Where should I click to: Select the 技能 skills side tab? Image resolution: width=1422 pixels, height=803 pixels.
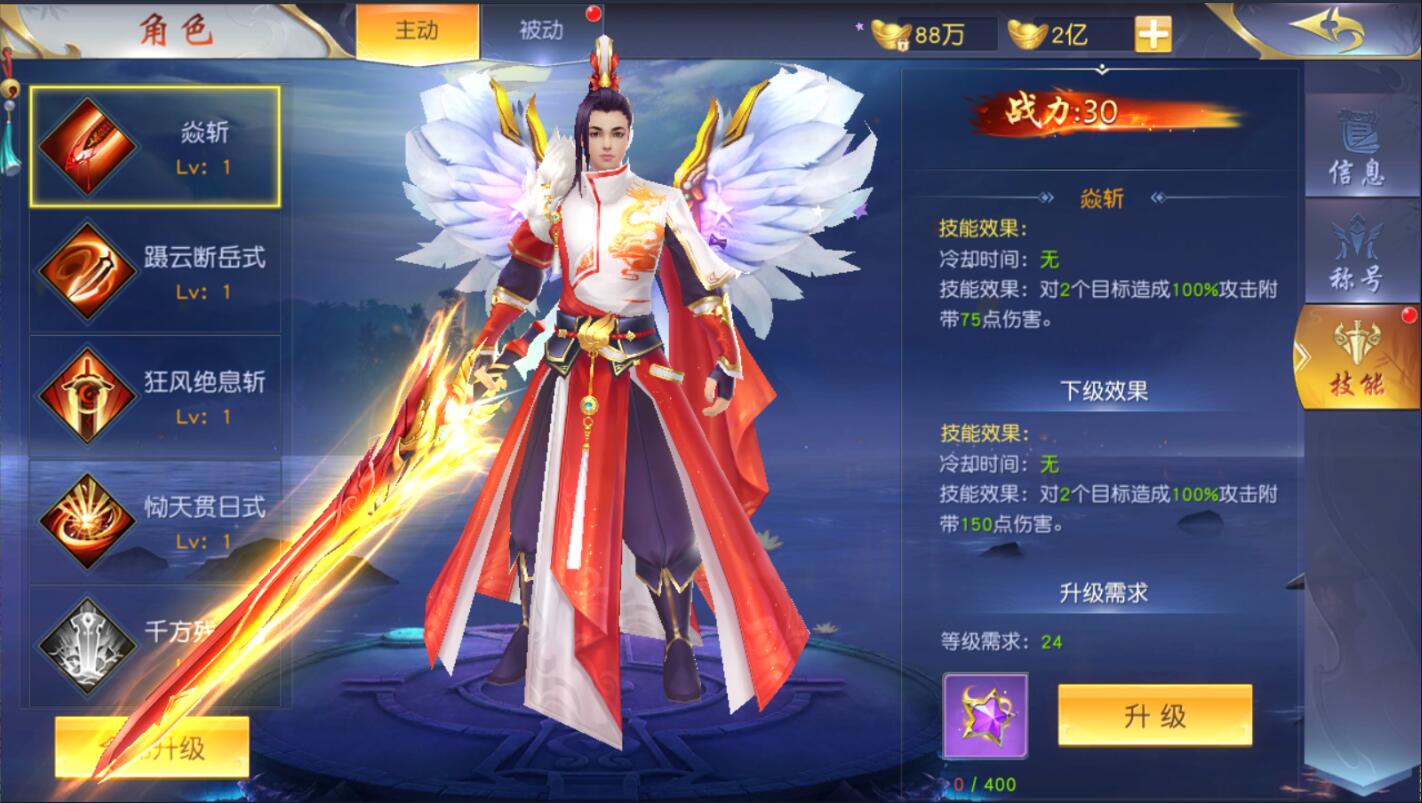(1357, 359)
